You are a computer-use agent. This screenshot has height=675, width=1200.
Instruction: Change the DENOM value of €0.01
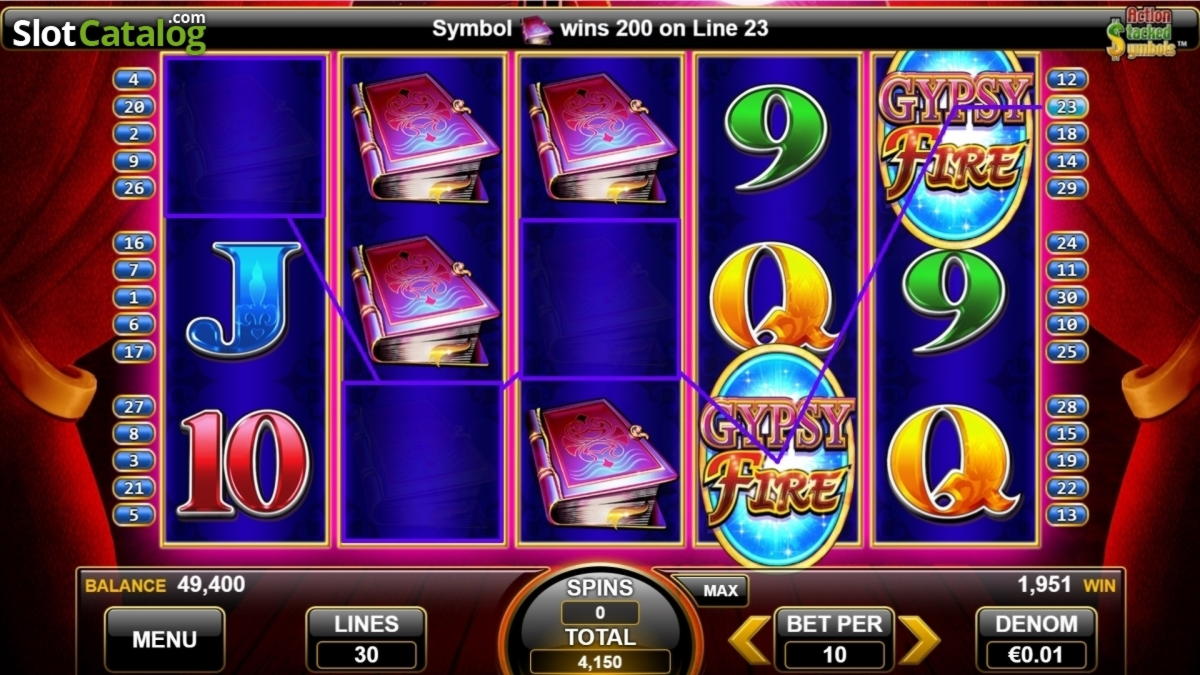click(1035, 639)
